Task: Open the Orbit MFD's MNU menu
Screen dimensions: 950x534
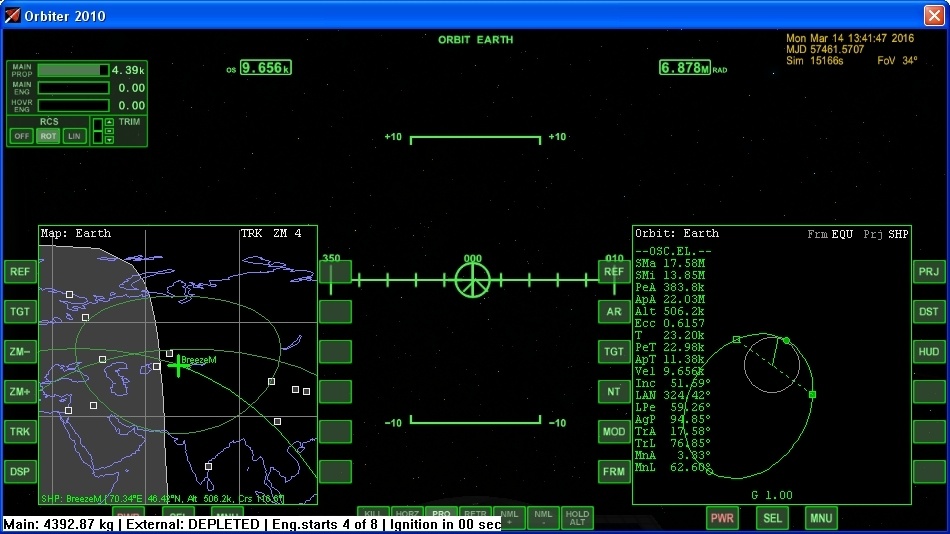Action: coord(821,518)
